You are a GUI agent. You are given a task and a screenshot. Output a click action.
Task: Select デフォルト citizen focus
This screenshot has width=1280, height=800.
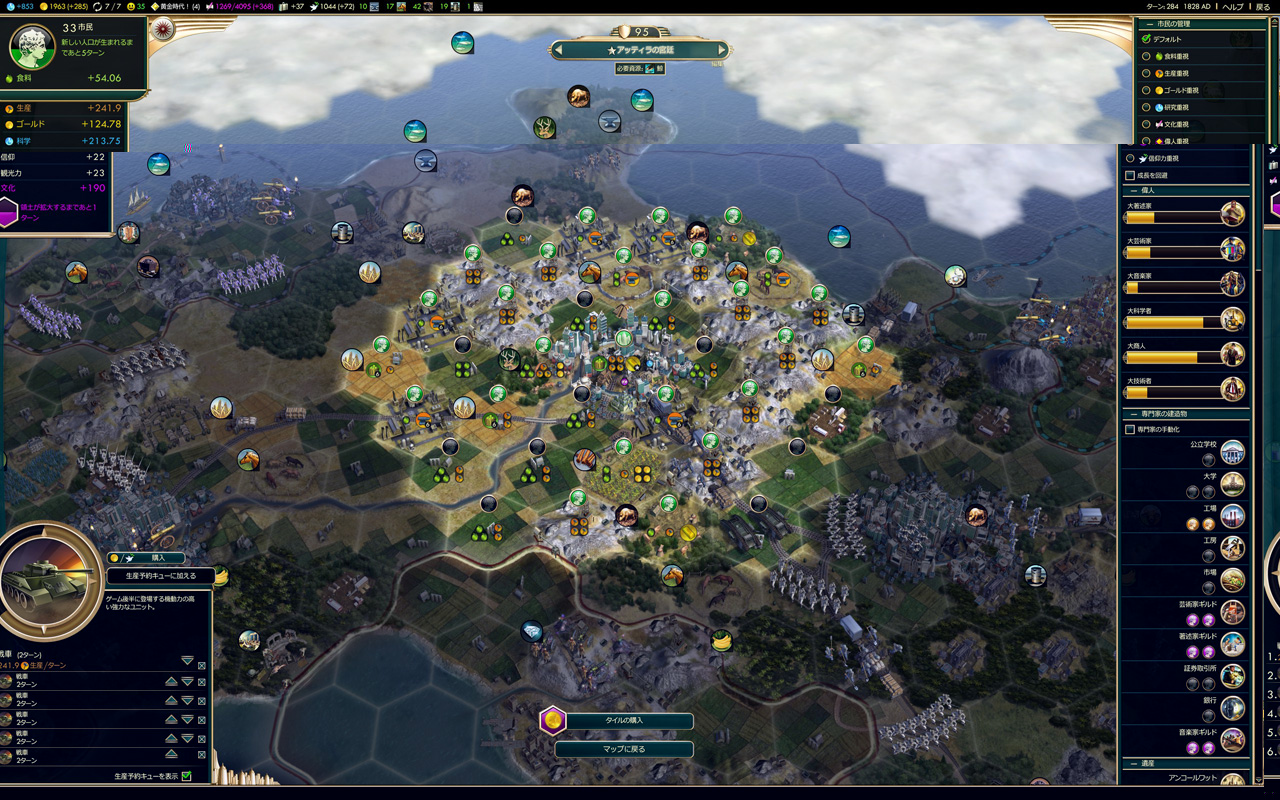coord(1146,39)
